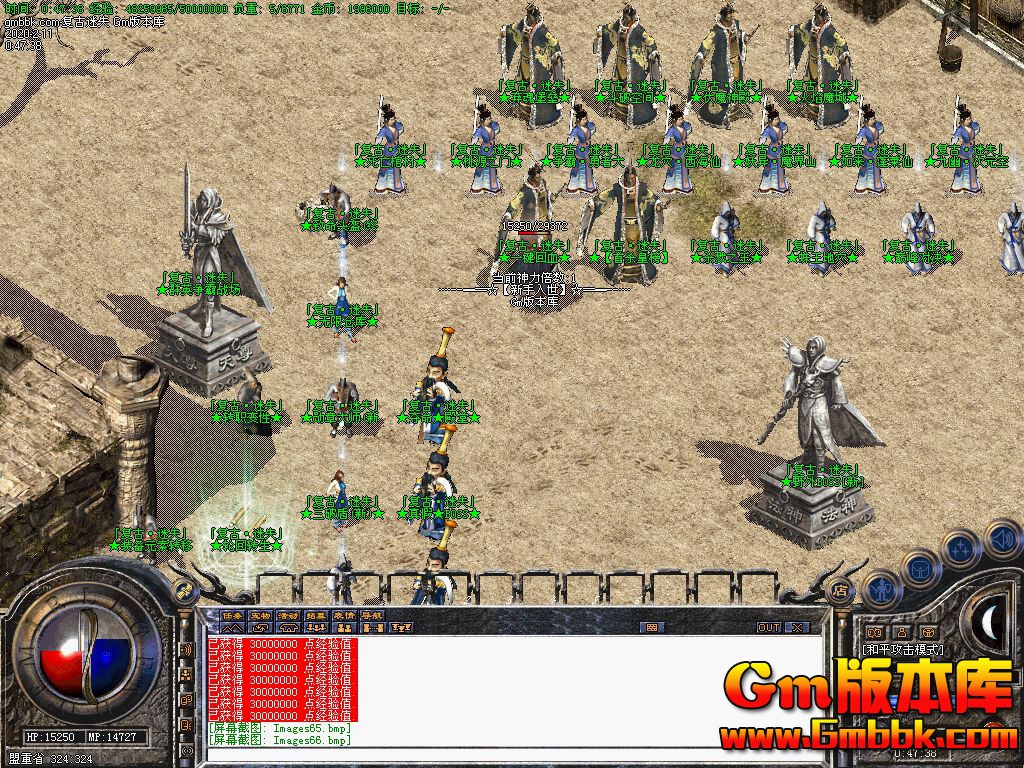Open the 店 shop round button
The height and width of the screenshot is (768, 1024).
pyautogui.click(x=841, y=590)
